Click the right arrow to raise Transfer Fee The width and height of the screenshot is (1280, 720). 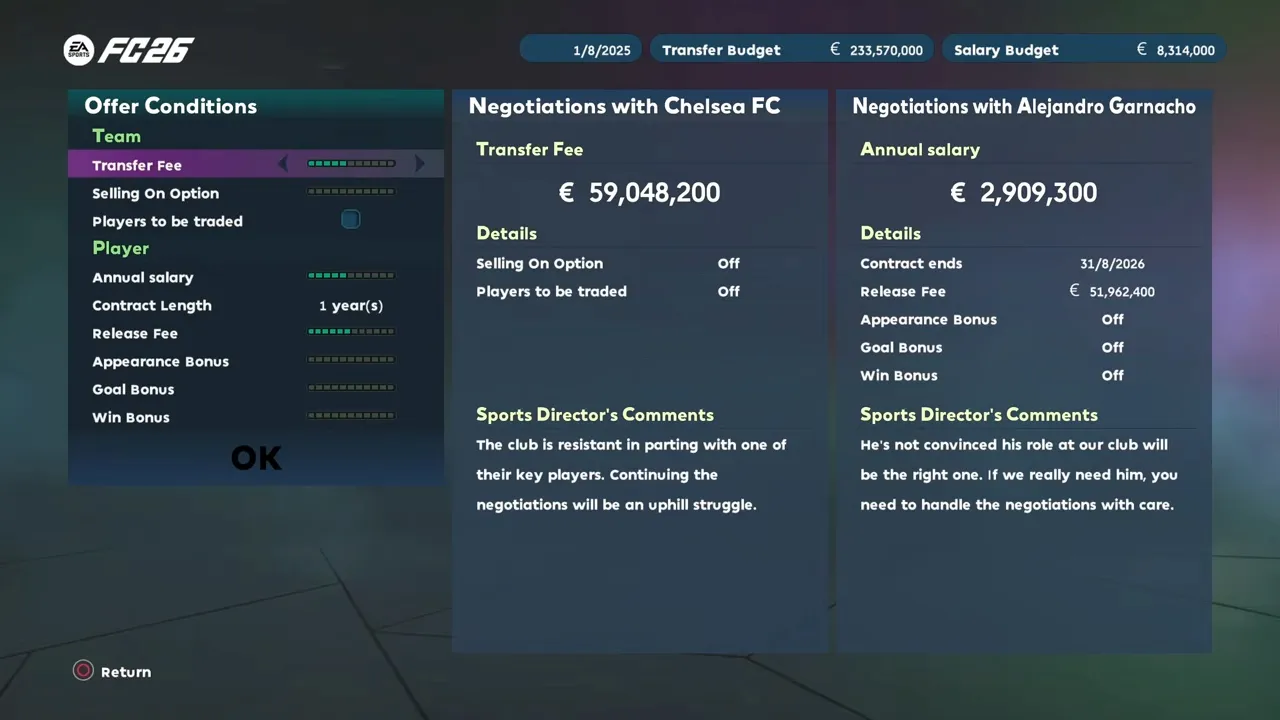pyautogui.click(x=420, y=163)
